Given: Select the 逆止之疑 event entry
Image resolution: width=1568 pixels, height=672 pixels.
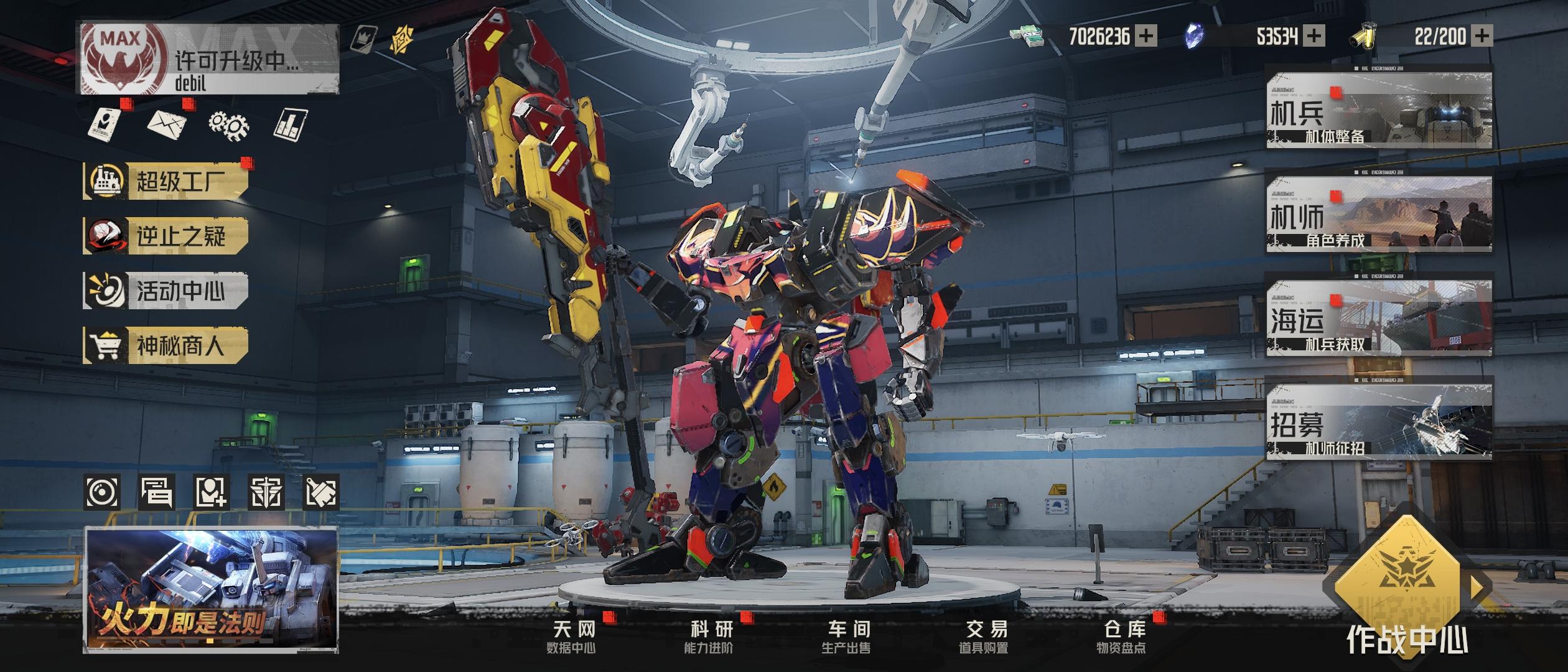Looking at the screenshot, I should (166, 236).
